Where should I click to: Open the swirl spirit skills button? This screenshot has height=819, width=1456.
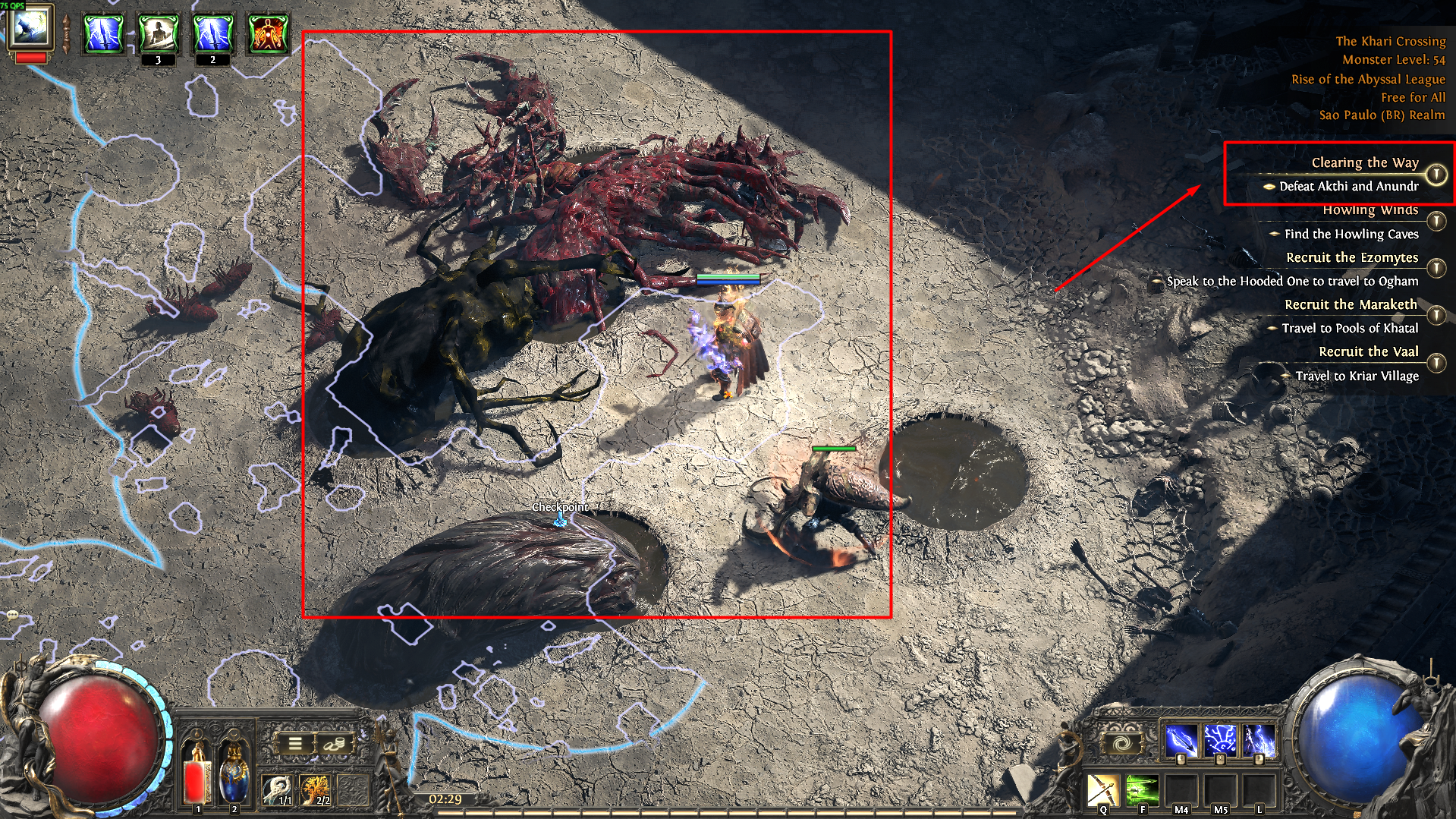pos(1122,743)
